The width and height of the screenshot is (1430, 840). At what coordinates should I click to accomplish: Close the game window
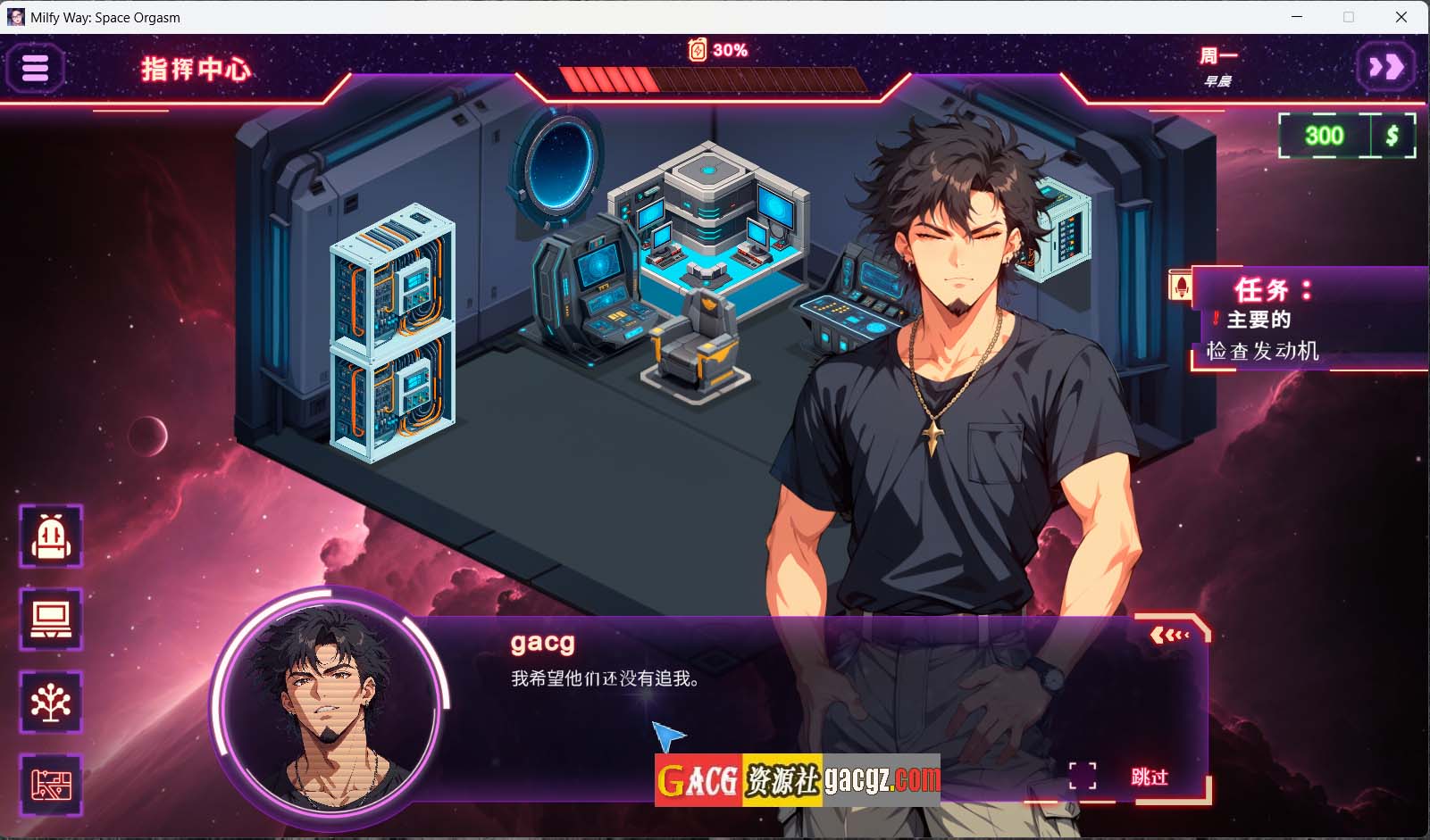[1401, 17]
